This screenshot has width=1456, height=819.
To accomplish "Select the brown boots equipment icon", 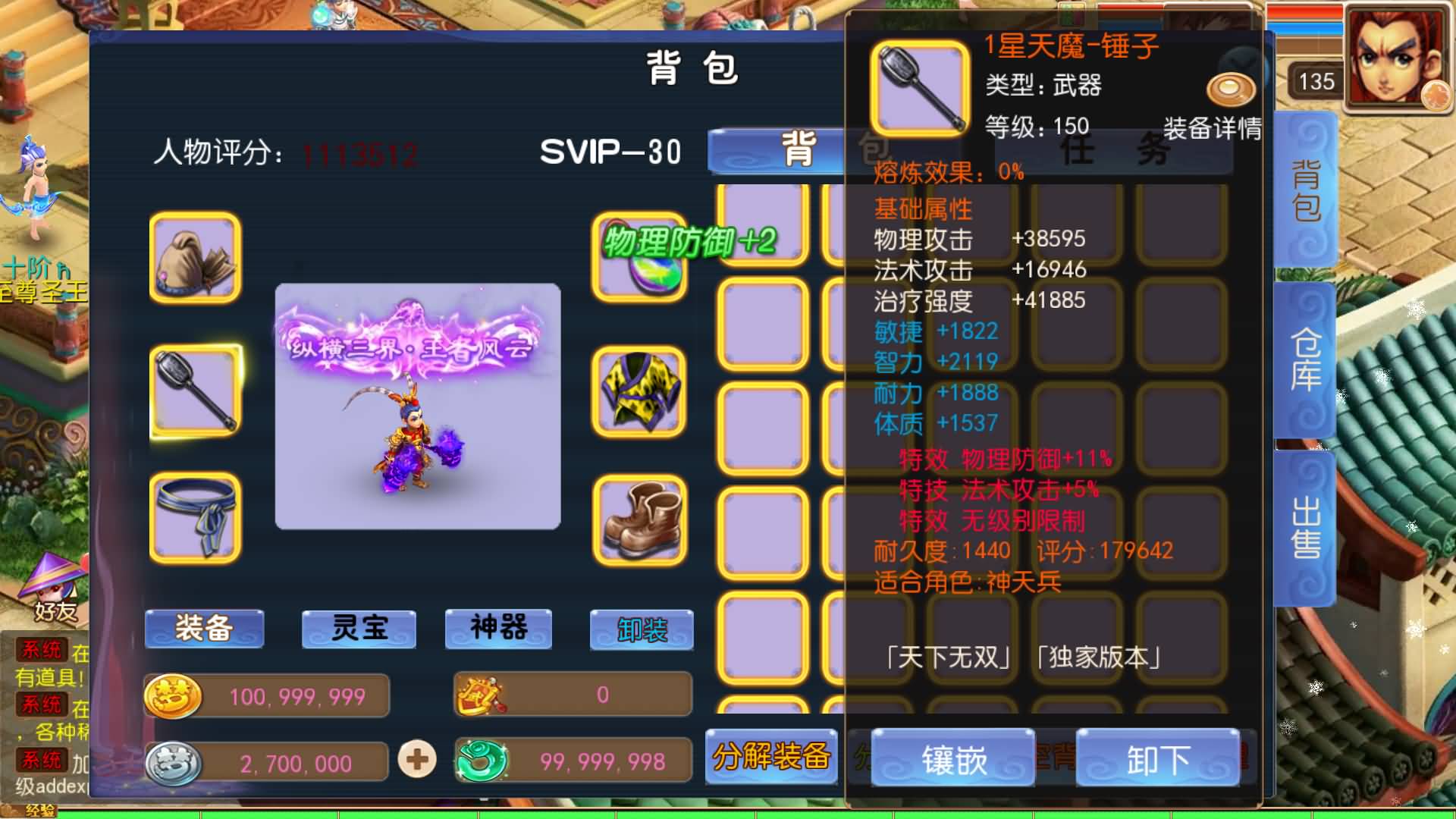I will (x=641, y=519).
